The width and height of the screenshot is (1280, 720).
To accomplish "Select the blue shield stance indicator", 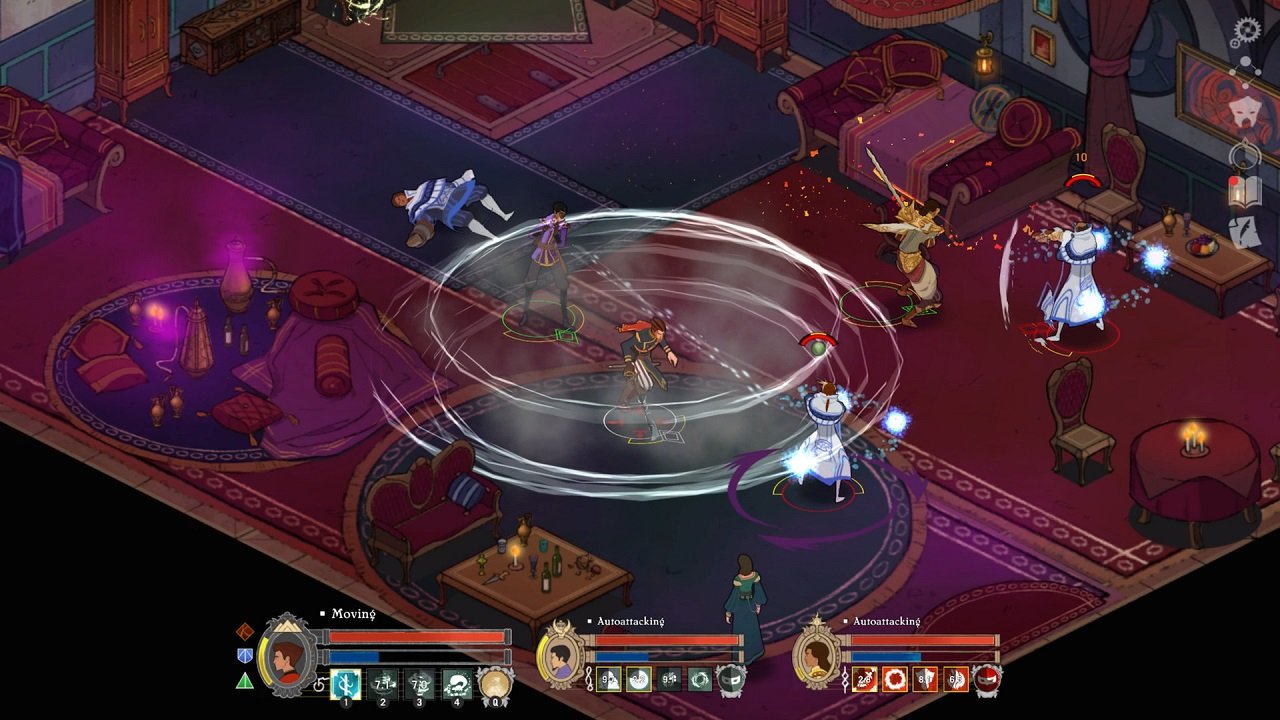I will [x=243, y=656].
